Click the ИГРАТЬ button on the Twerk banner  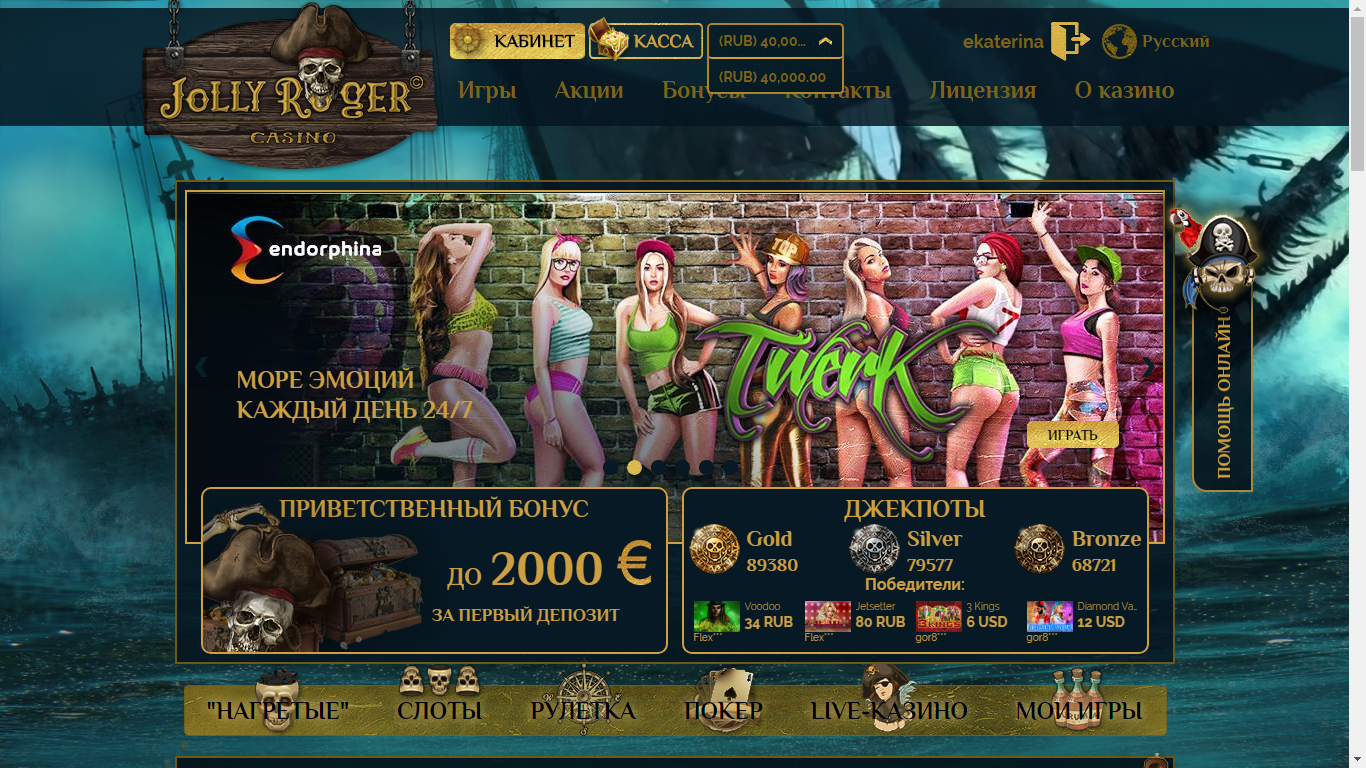click(x=1072, y=435)
